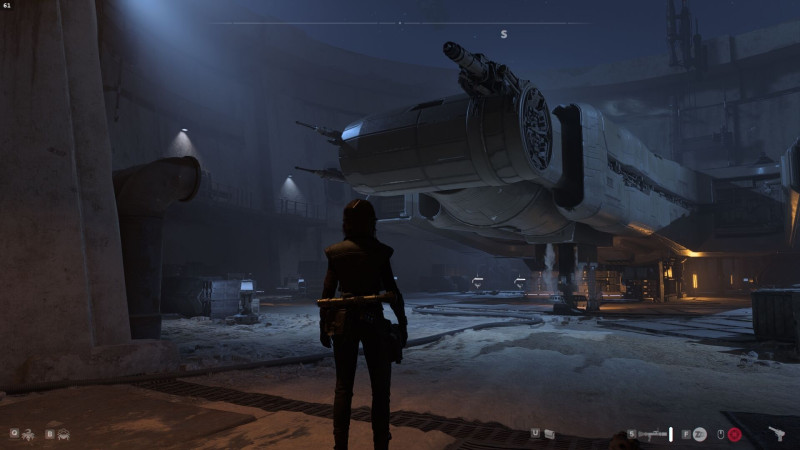This screenshot has height=450, width=800.
Task: Choose the speeder vehicle icon
Action: click(63, 434)
